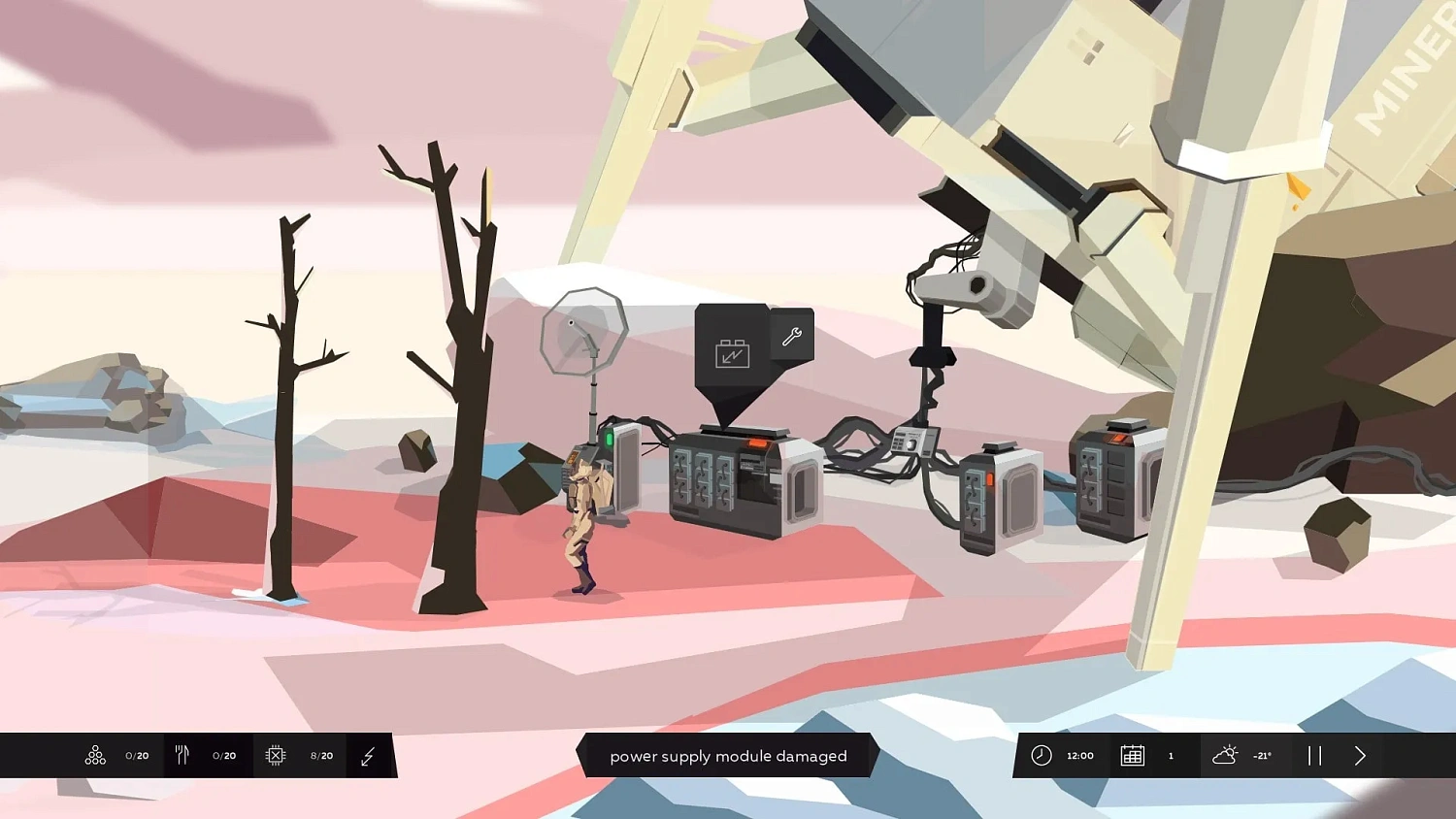The image size is (1456, 819).
Task: Select the electronics chip resource icon
Action: (276, 755)
